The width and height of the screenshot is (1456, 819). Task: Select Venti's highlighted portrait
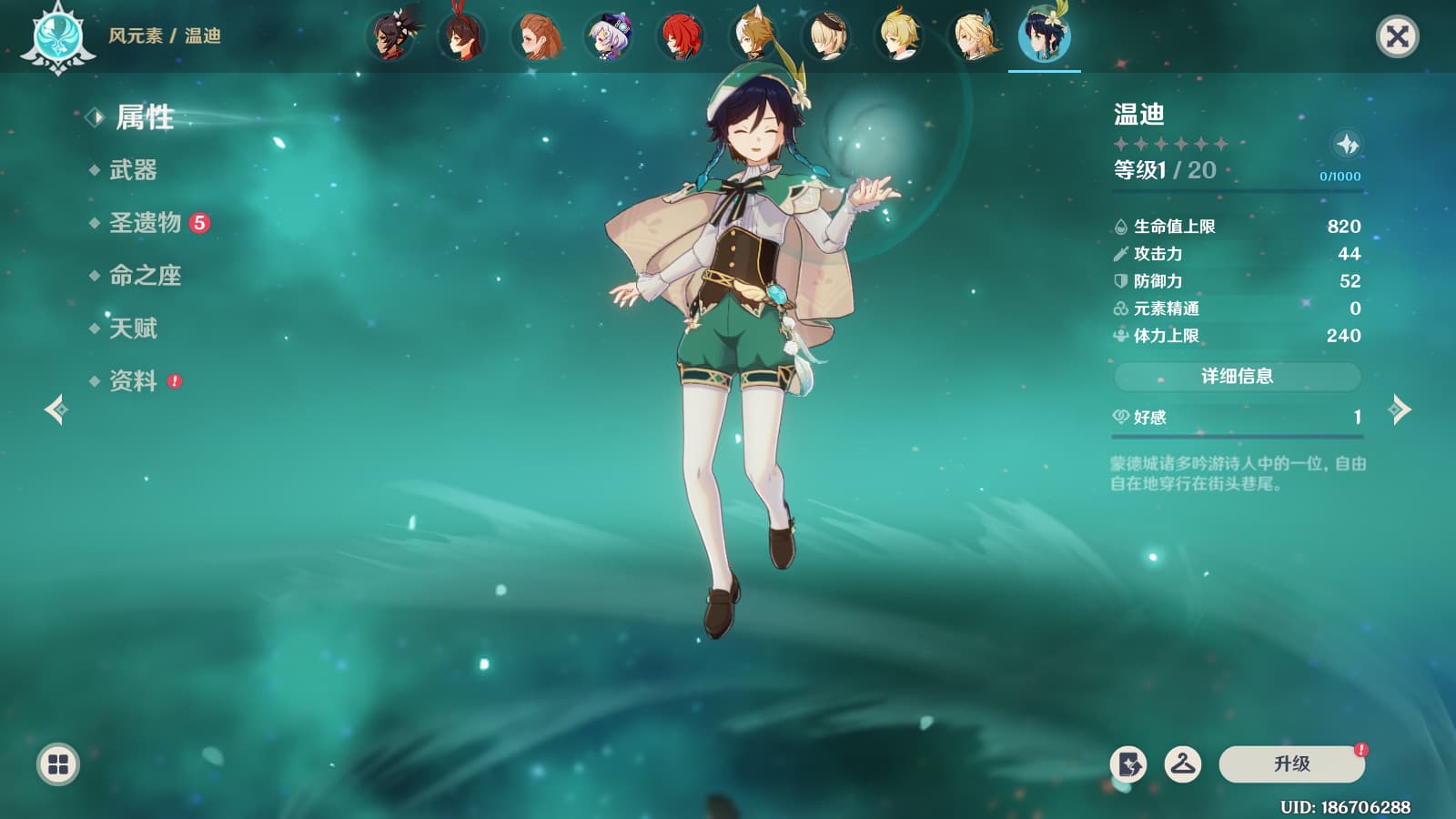(x=1044, y=37)
